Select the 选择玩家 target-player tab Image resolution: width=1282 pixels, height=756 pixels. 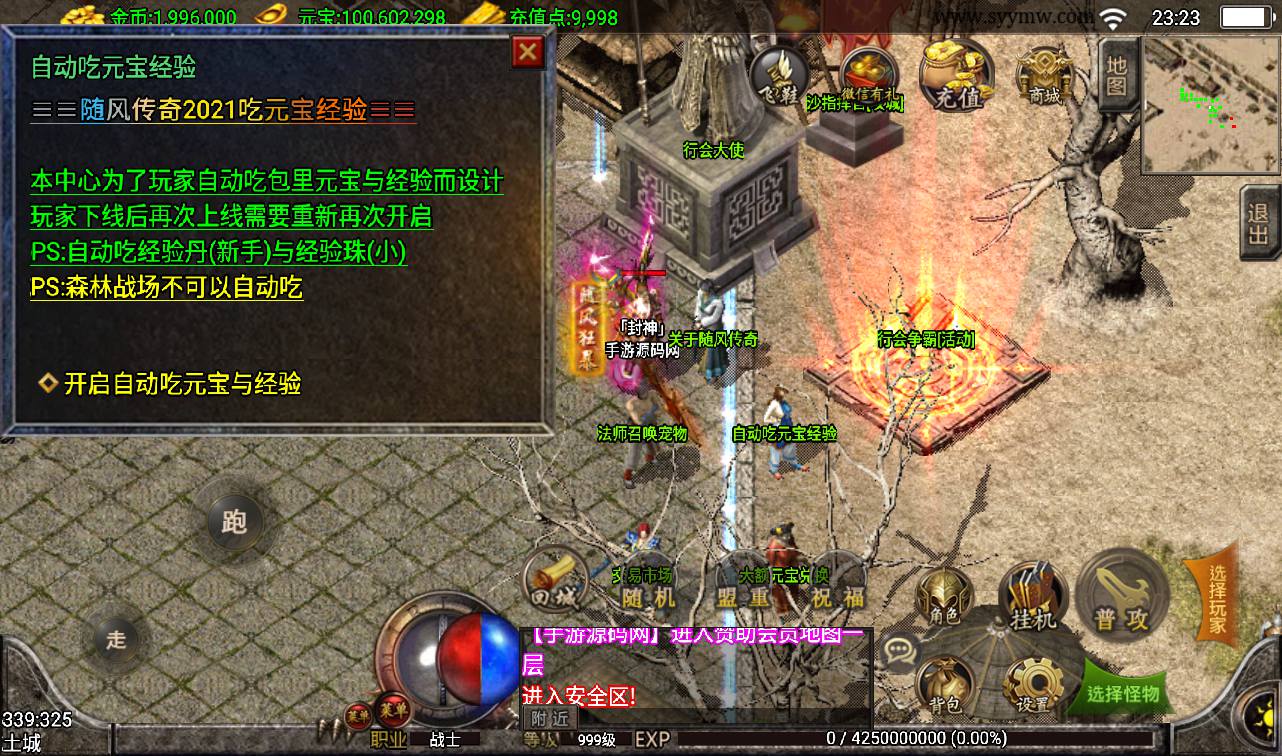pyautogui.click(x=1214, y=598)
